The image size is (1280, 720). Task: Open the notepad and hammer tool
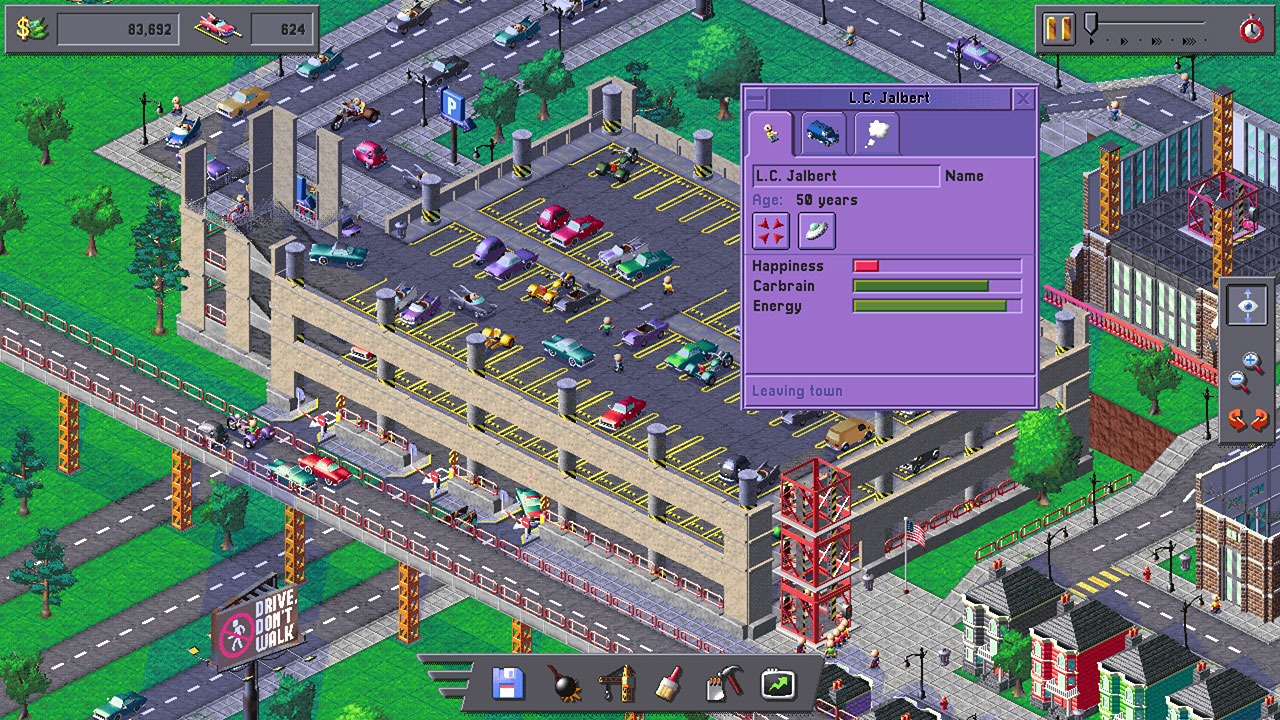click(723, 684)
